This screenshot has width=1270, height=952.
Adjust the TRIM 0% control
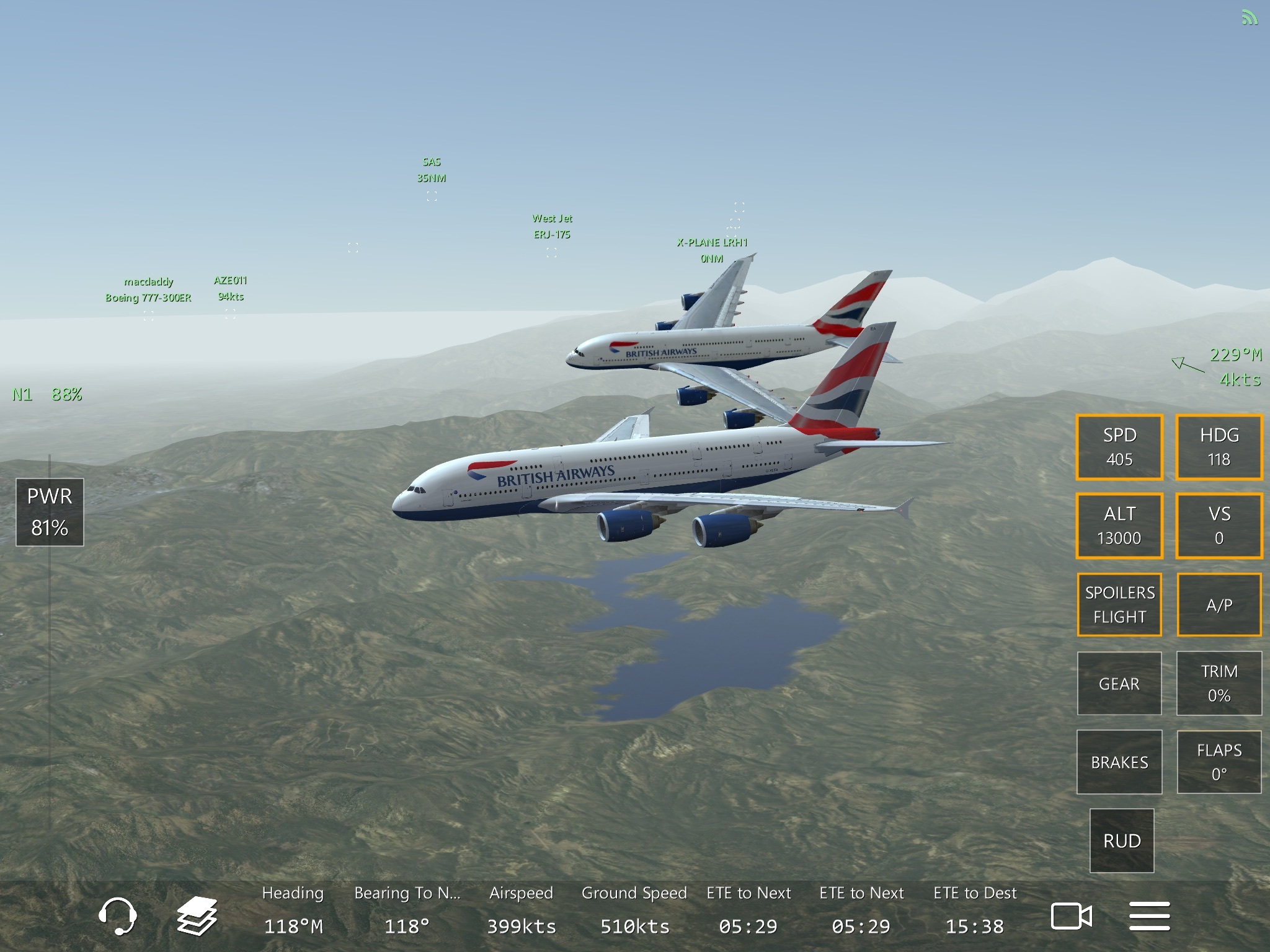click(1219, 683)
